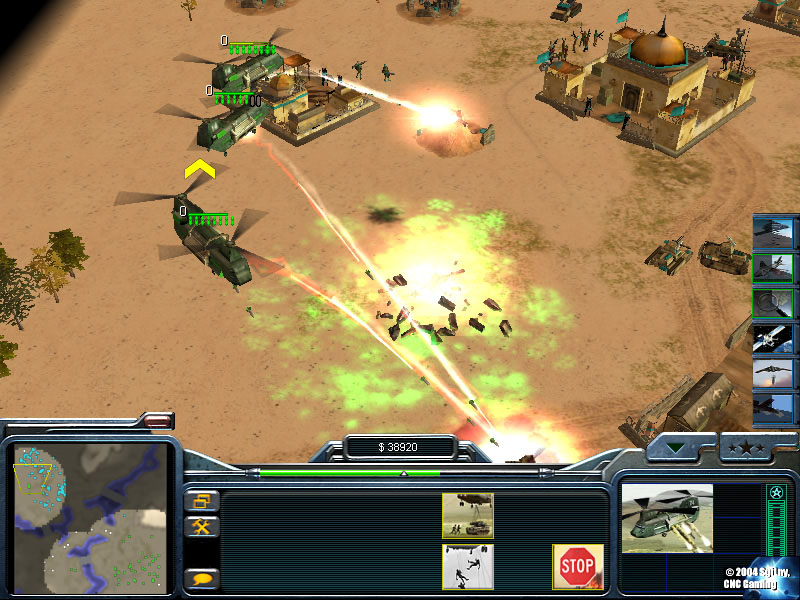
Task: Open the Generals powers stars button
Action: [x=745, y=448]
